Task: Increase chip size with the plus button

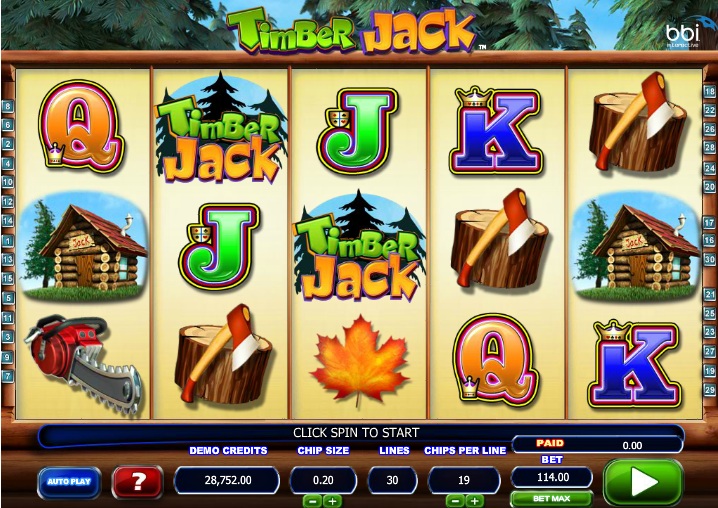Action: coord(333,500)
